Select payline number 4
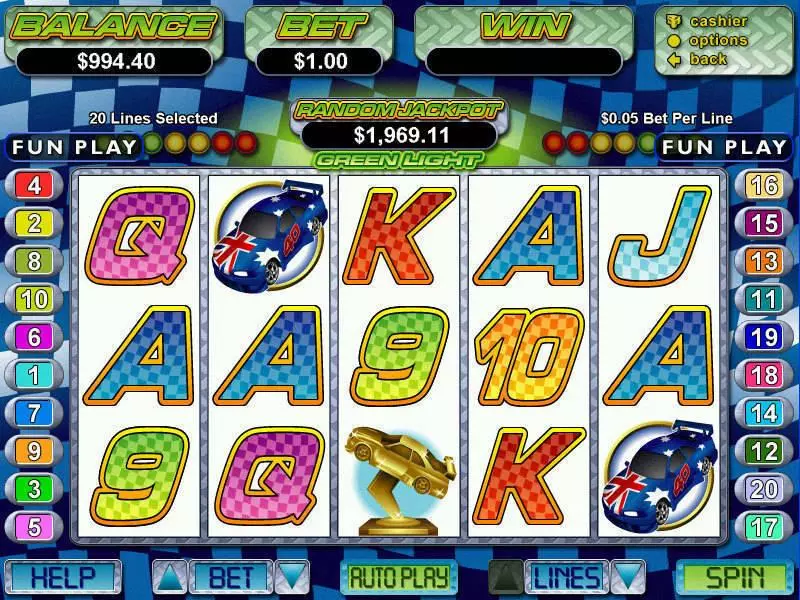 pyautogui.click(x=35, y=185)
